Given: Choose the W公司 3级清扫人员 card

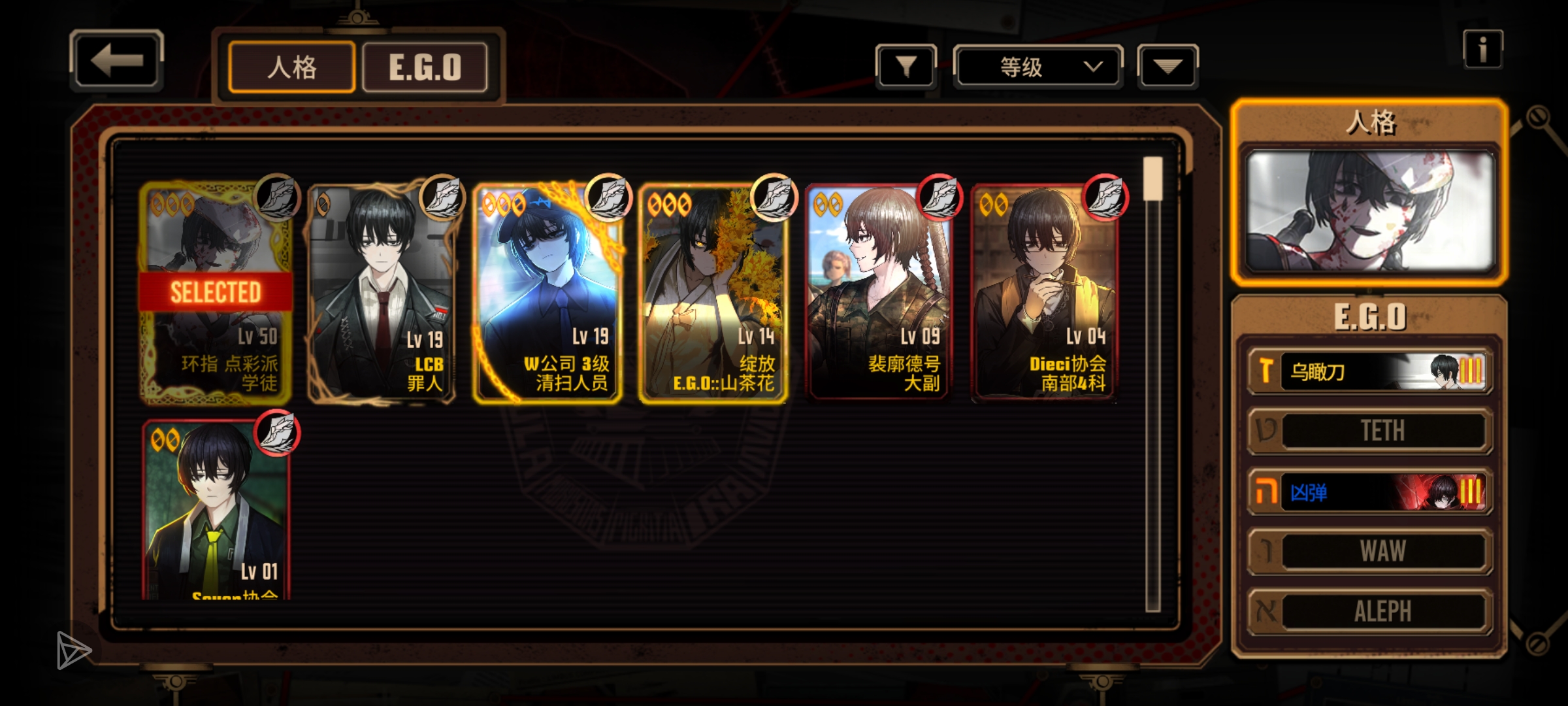Looking at the screenshot, I should tap(547, 294).
